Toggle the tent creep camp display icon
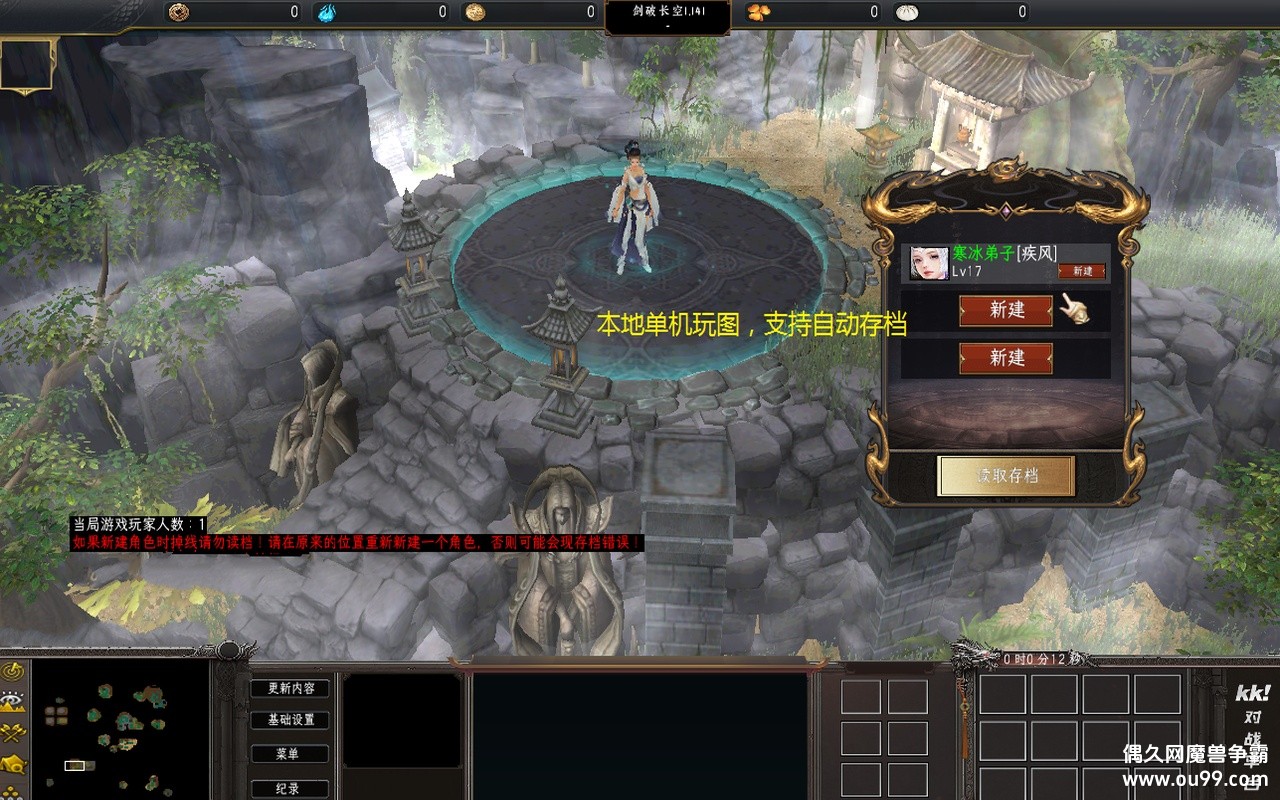 (13, 765)
